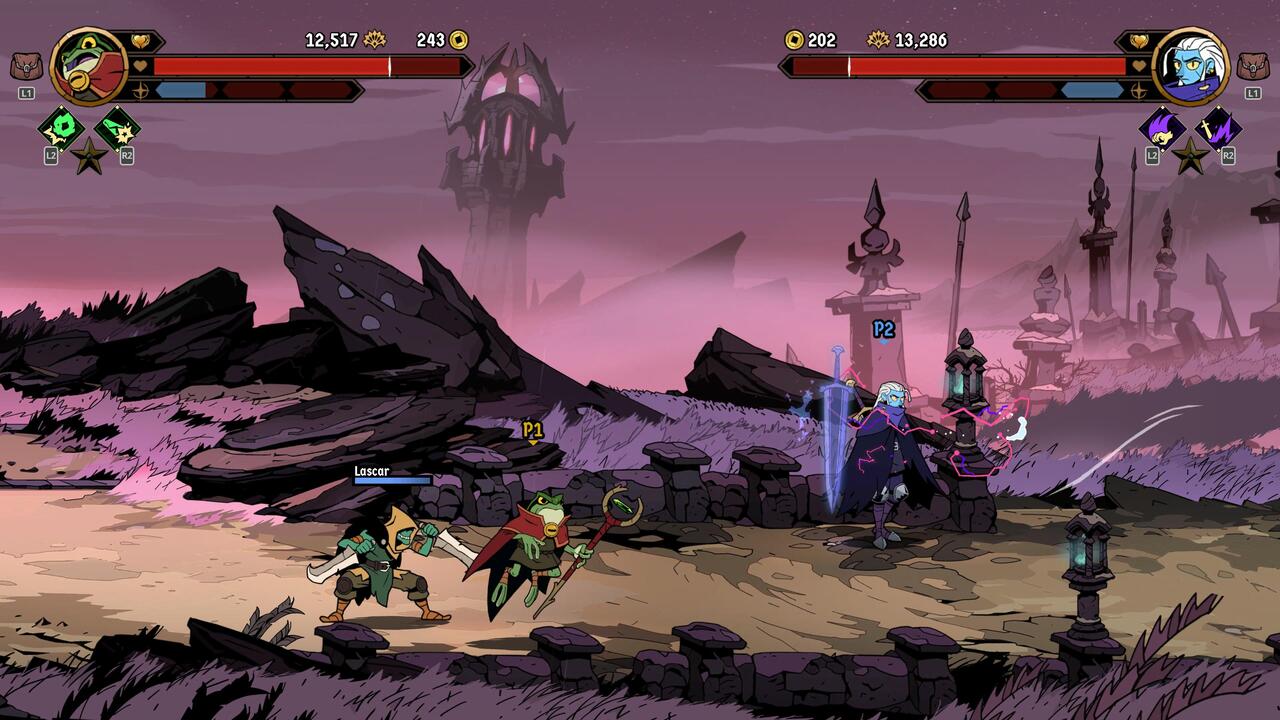Select the frog character portrait
This screenshot has height=720, width=1280.
tap(88, 66)
